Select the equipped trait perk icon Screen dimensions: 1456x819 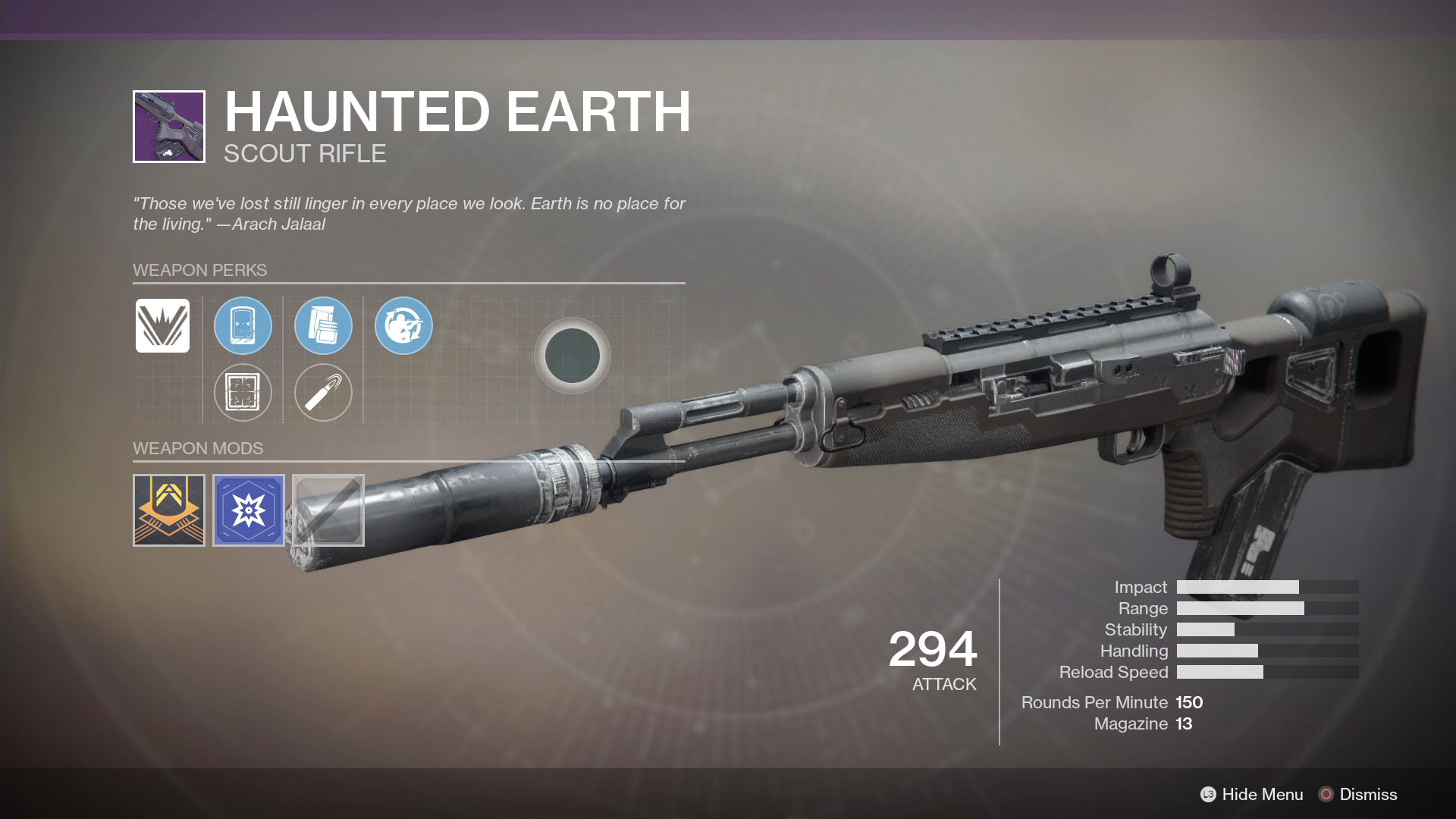(x=403, y=326)
